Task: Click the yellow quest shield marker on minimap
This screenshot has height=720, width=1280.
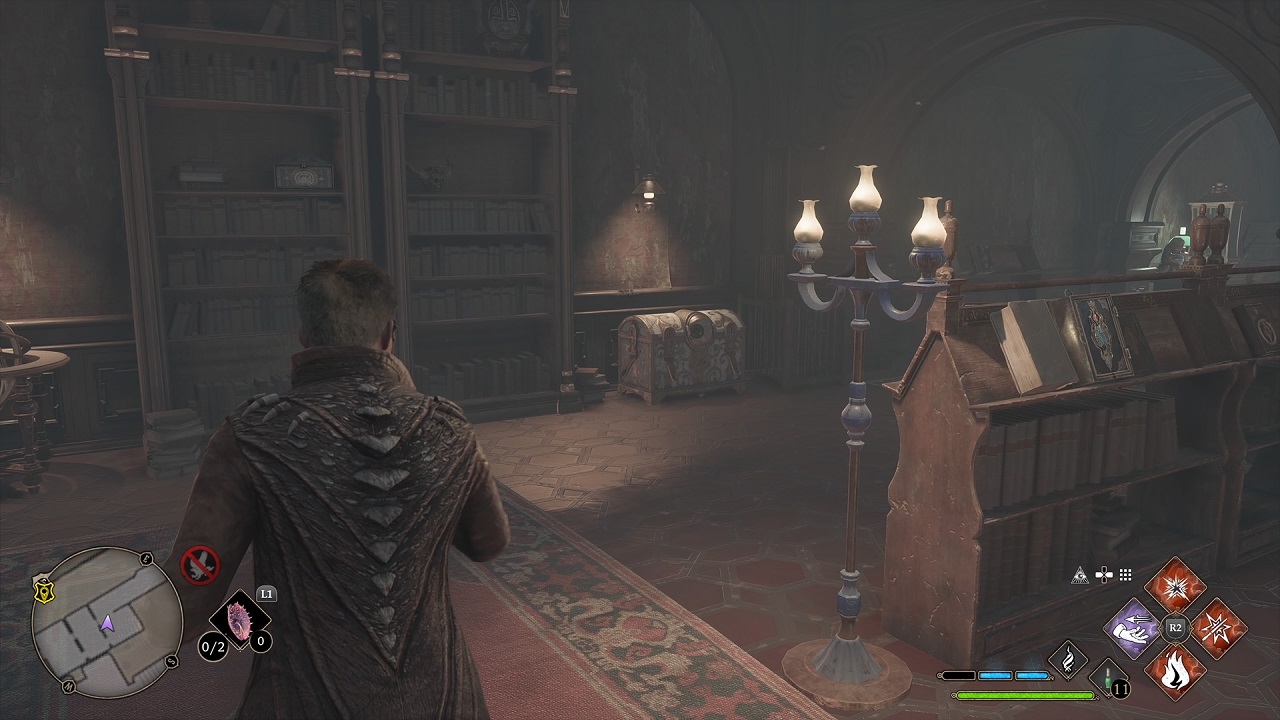Action: pyautogui.click(x=43, y=595)
